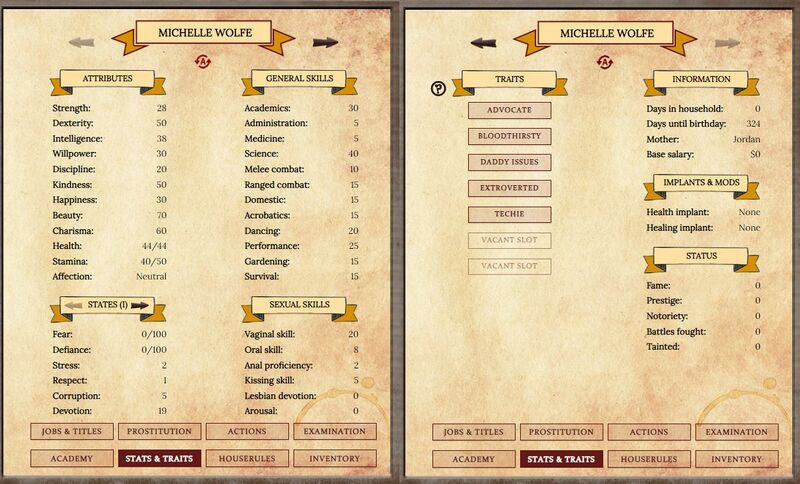This screenshot has height=484, width=800.
Task: Click the Bloodthirsty trait button
Action: 509,136
